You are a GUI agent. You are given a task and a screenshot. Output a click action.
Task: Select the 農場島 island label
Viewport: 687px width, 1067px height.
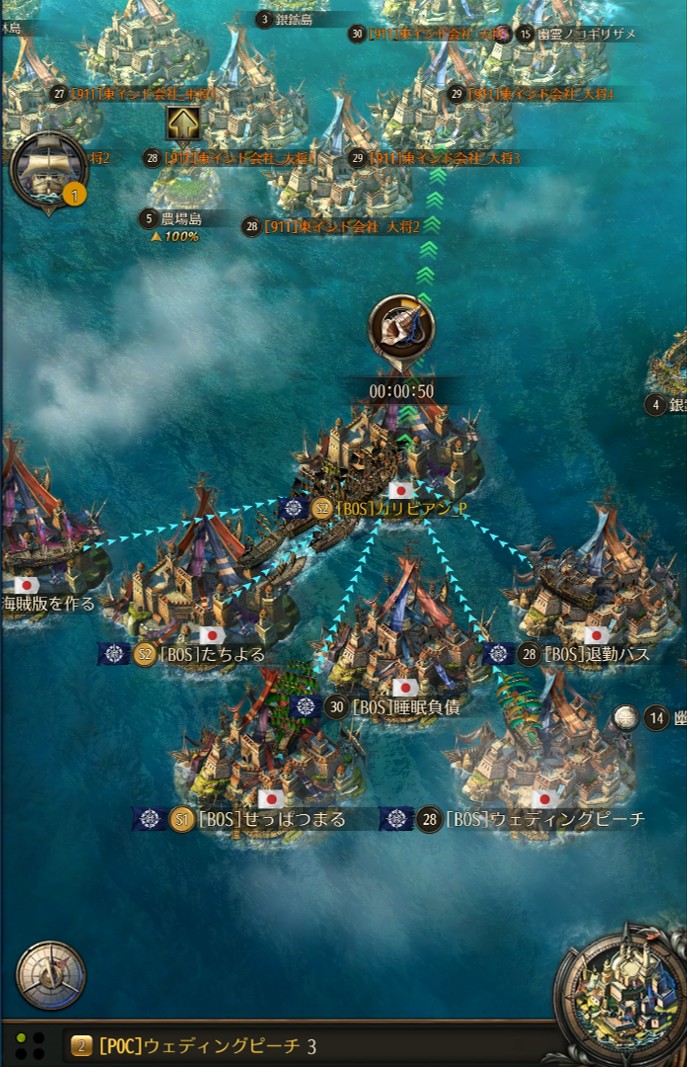pos(181,218)
